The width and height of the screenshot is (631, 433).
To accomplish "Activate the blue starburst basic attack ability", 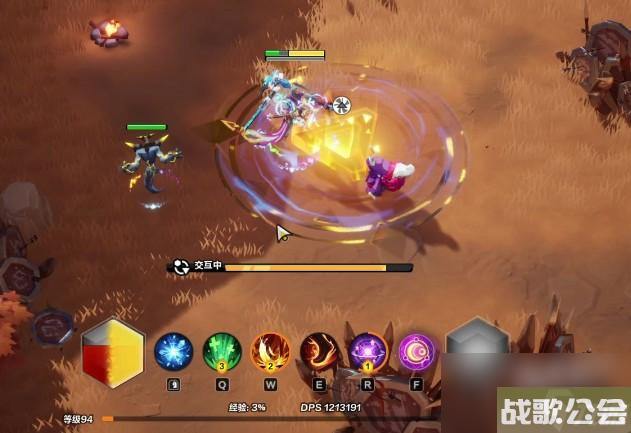I will pyautogui.click(x=174, y=352).
